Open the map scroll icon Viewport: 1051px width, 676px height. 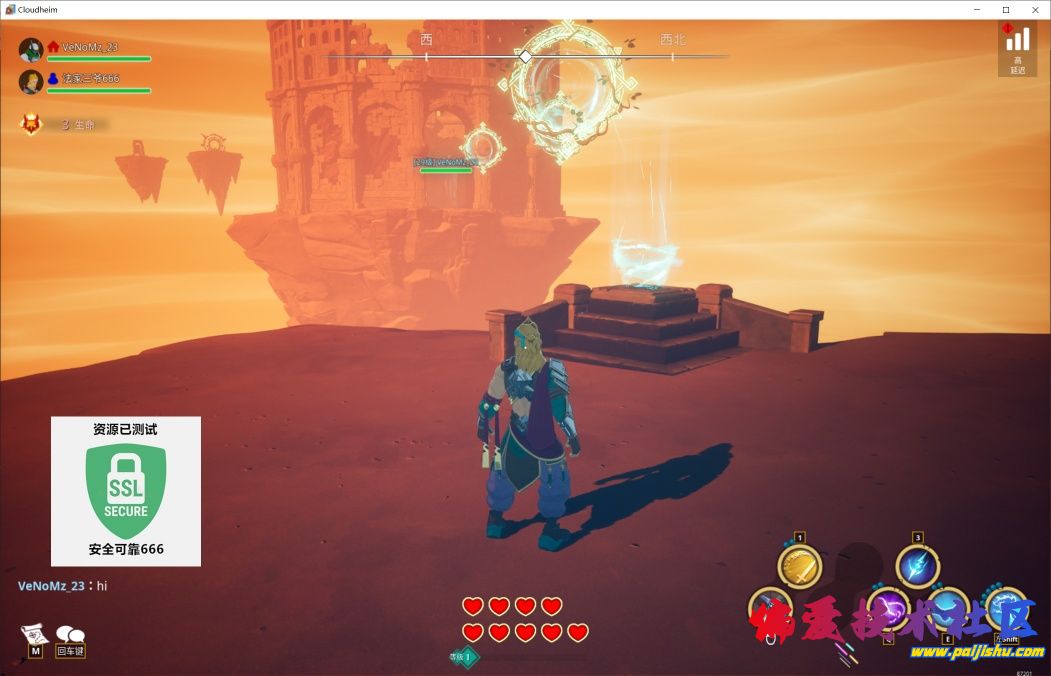[35, 634]
